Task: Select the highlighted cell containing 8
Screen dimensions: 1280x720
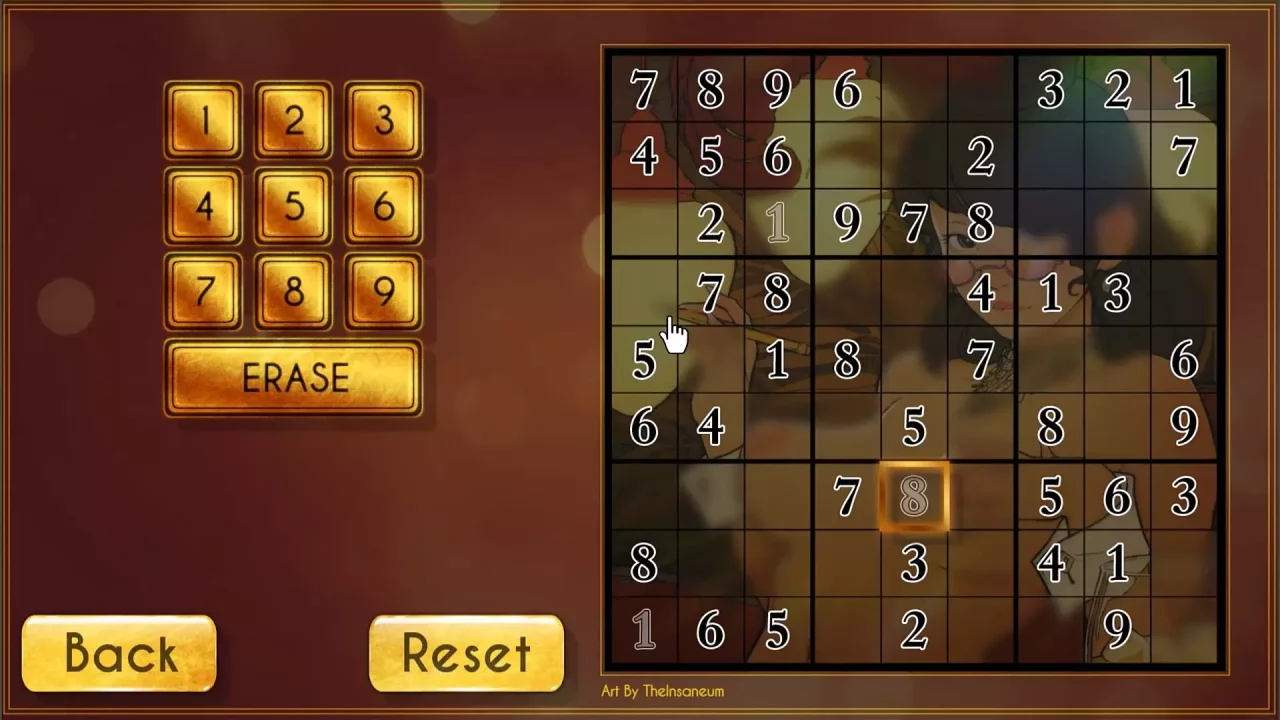Action: click(913, 497)
